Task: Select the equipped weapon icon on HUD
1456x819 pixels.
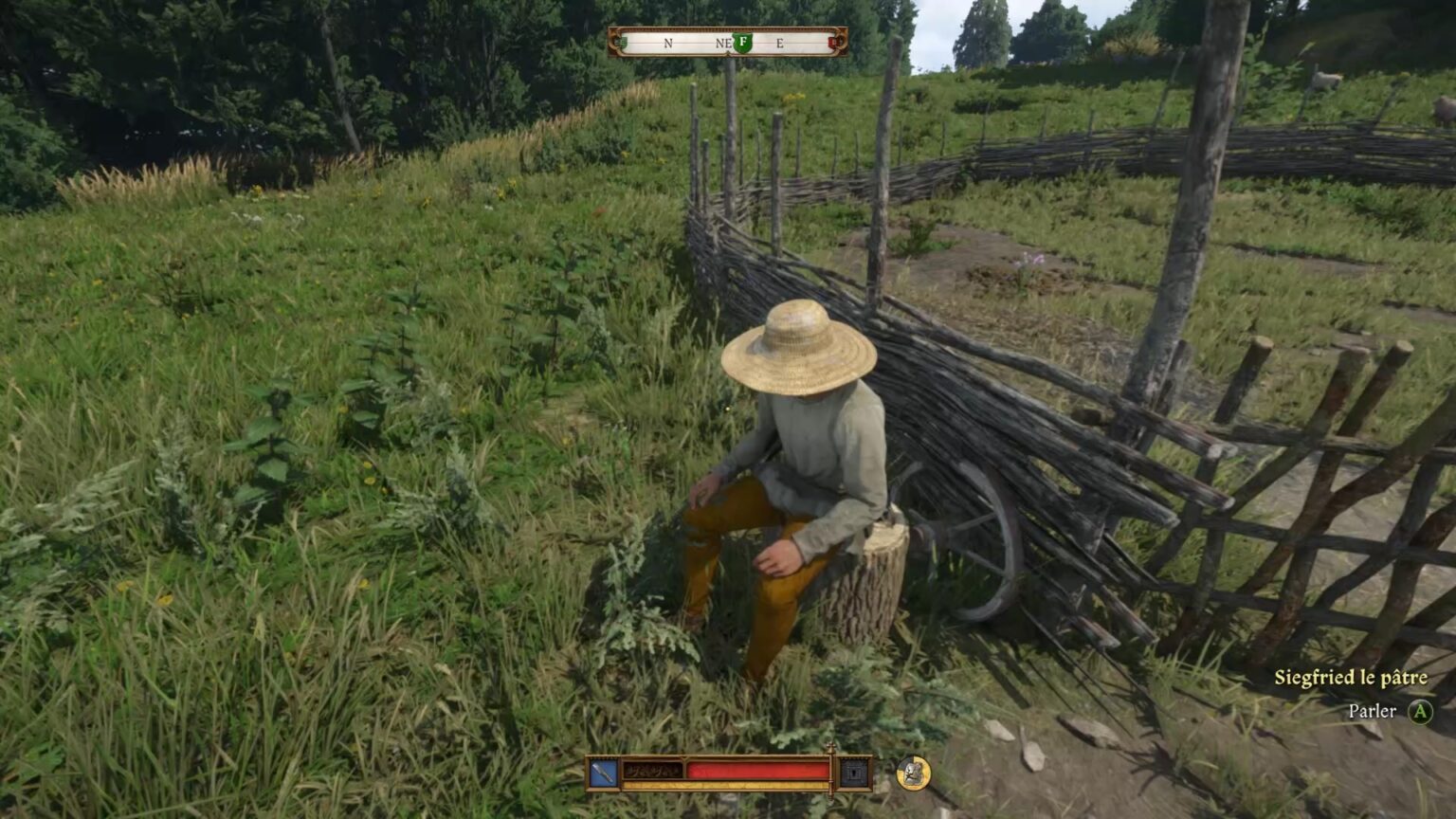Action: pyautogui.click(x=605, y=772)
